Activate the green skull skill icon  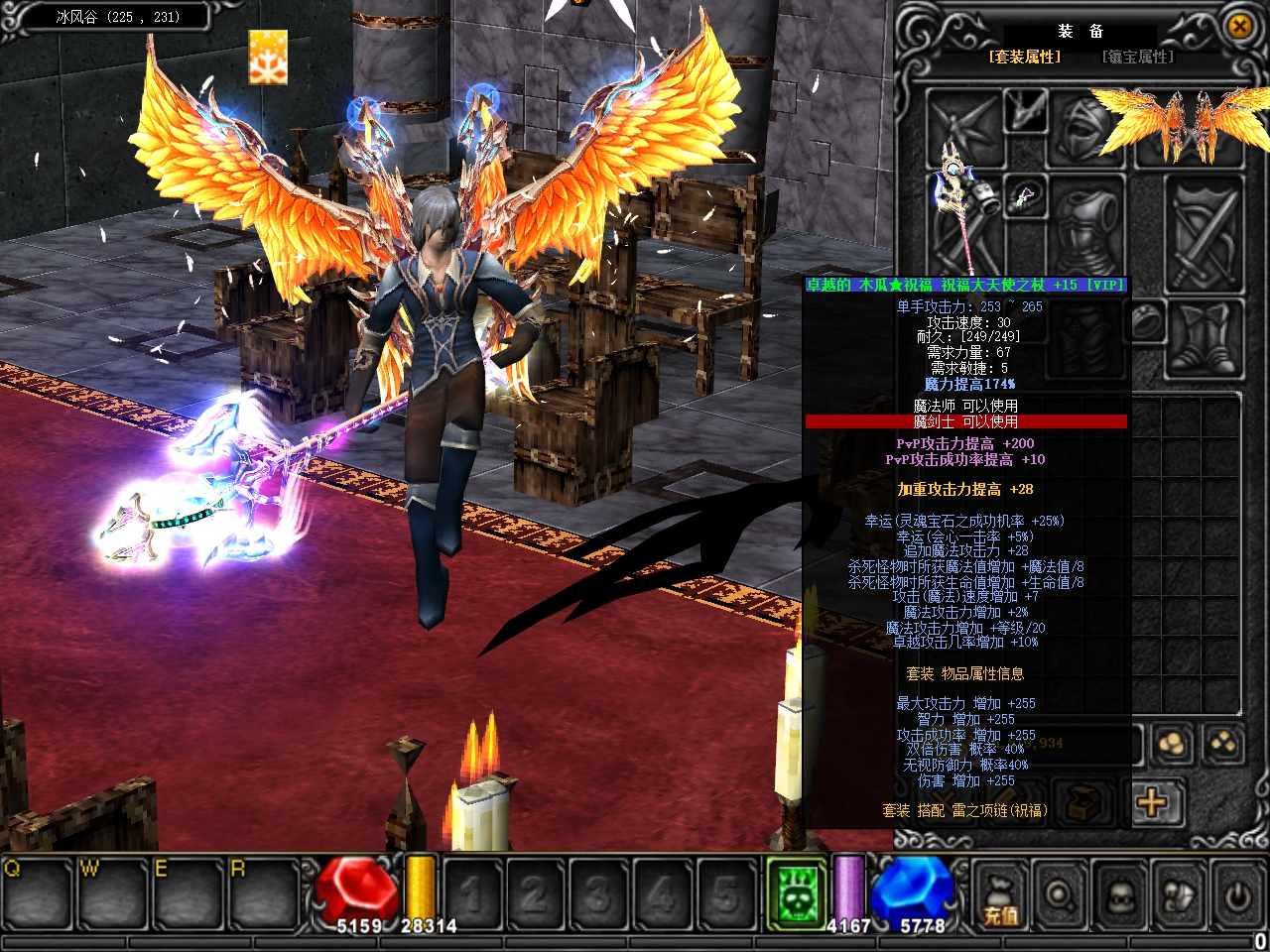(x=797, y=892)
